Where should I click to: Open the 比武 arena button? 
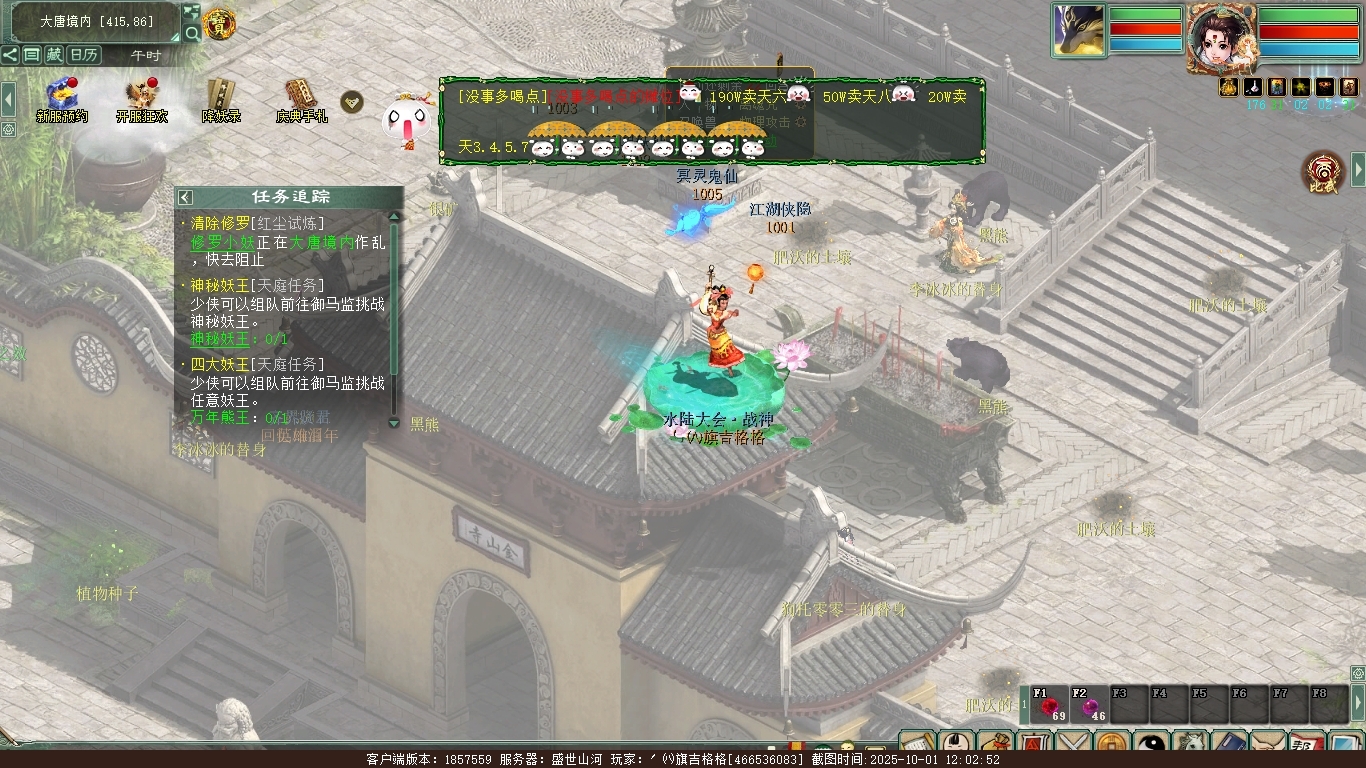tap(1322, 172)
